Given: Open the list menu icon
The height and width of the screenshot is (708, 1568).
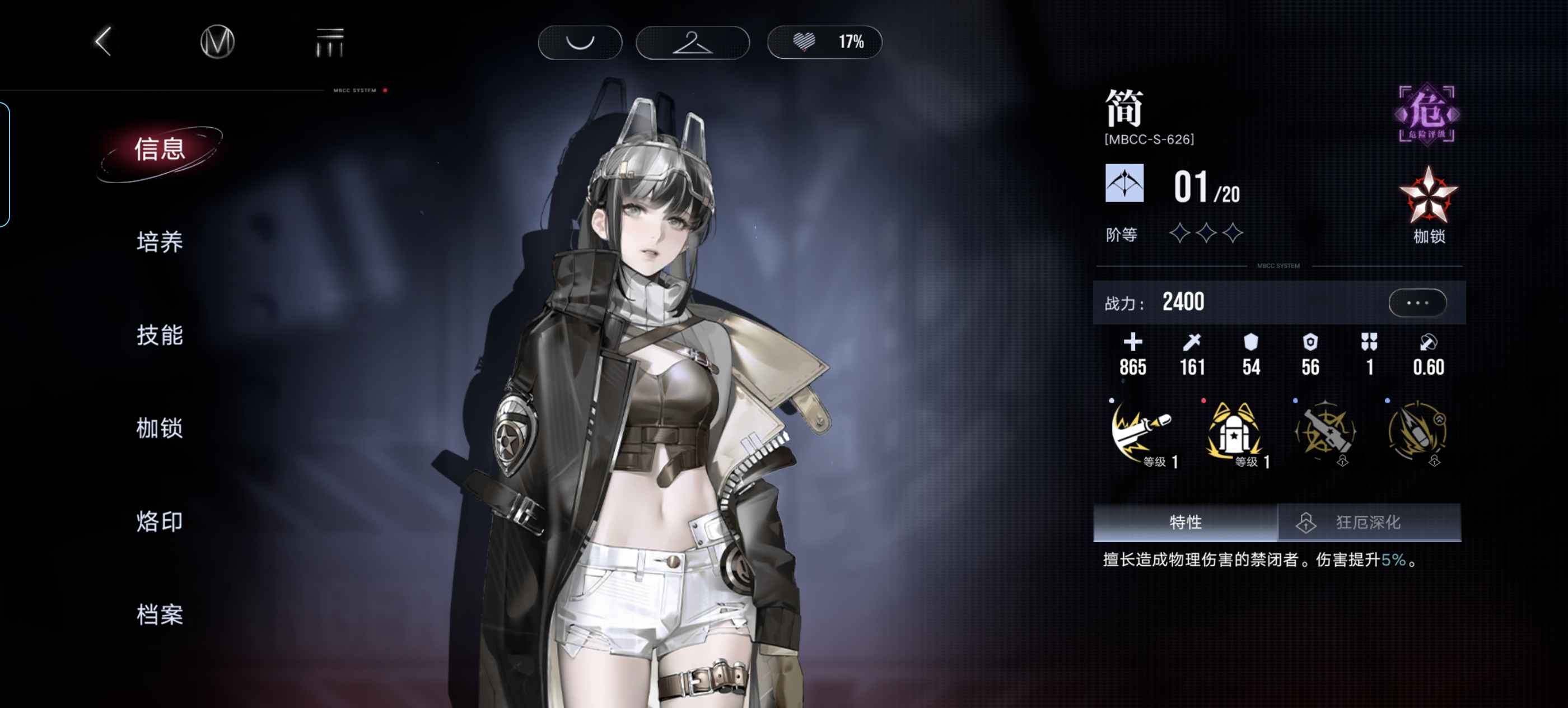Looking at the screenshot, I should (x=329, y=42).
